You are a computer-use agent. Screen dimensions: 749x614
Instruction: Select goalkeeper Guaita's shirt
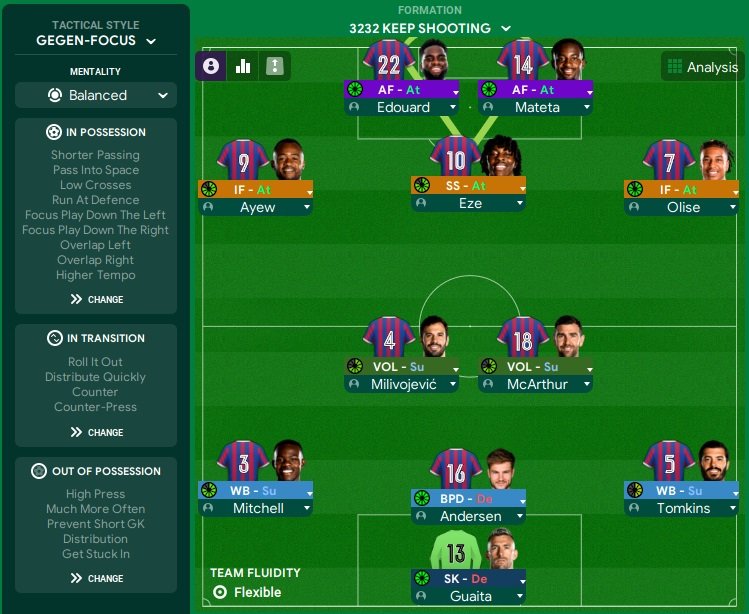tap(455, 552)
